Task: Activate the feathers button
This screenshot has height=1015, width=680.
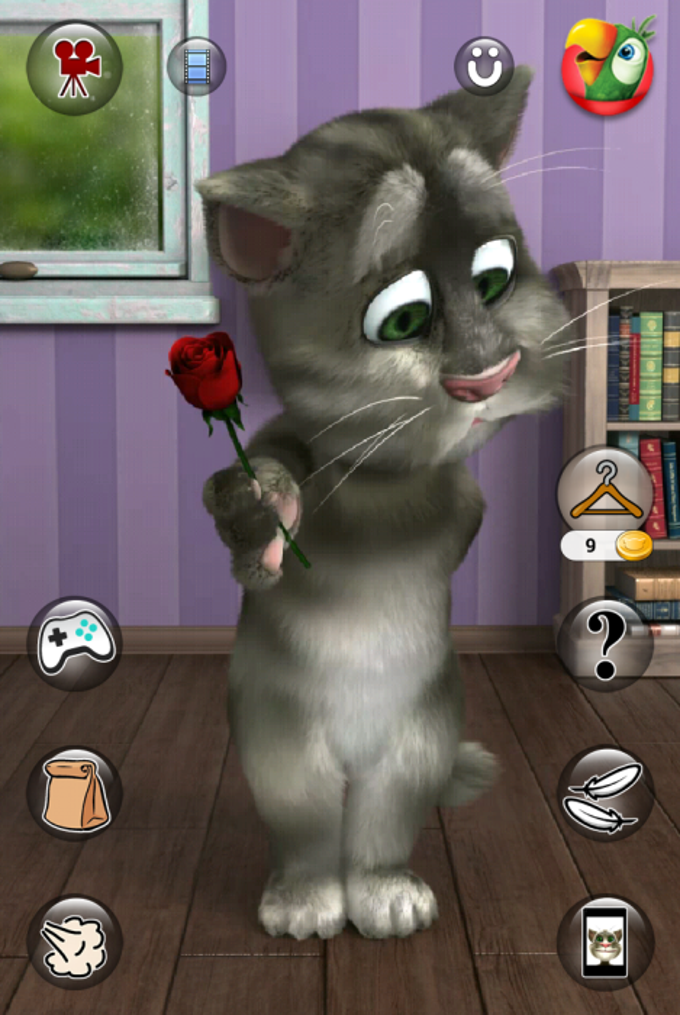Action: [x=605, y=793]
